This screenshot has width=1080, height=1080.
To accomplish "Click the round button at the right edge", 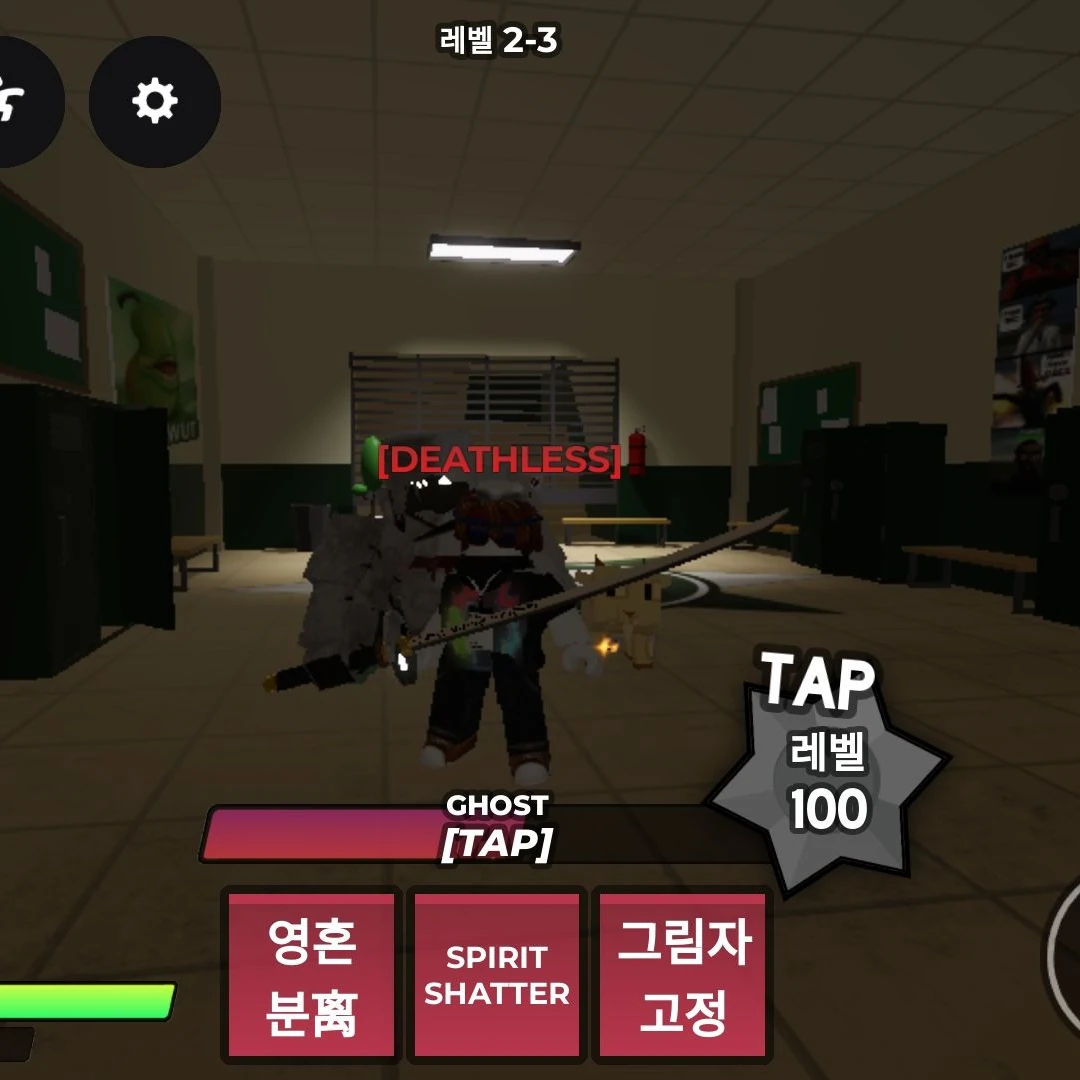I will coord(1064,955).
